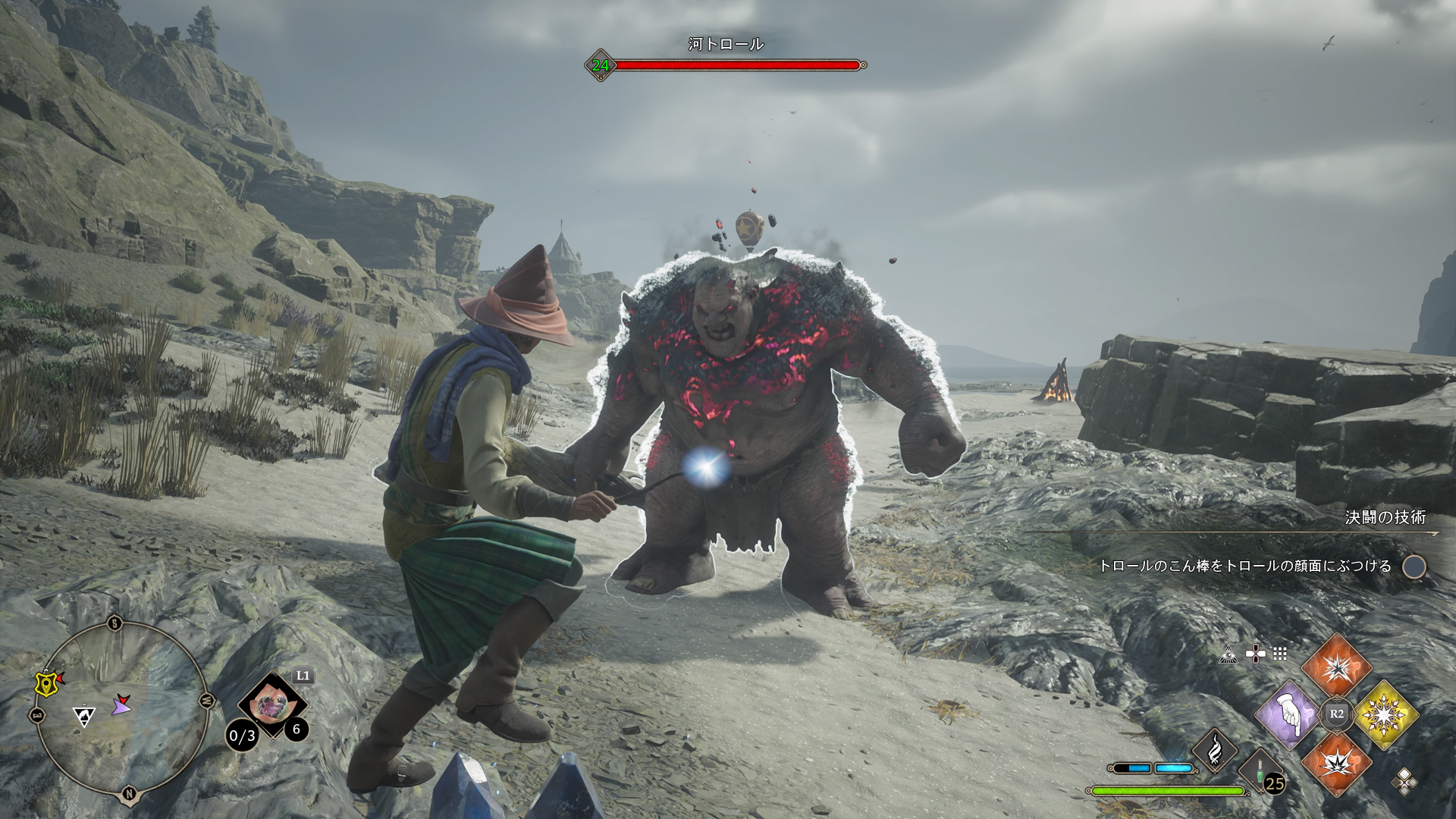Open the nine-square grid icon
This screenshot has height=819, width=1456.
click(x=1280, y=654)
